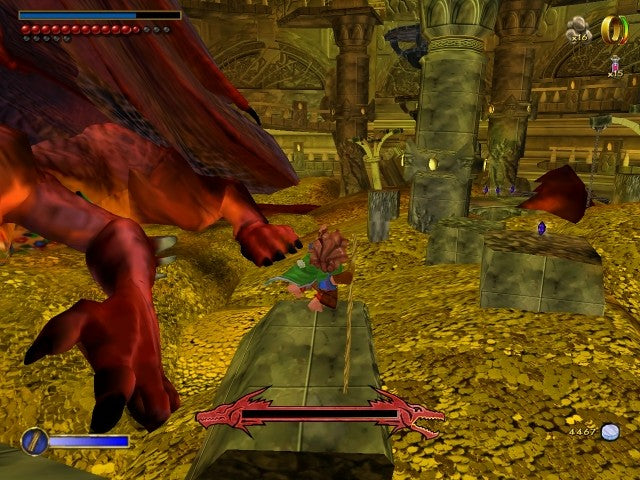Choose the throwing stones icon
Image resolution: width=640 pixels, height=480 pixels.
coord(579,28)
